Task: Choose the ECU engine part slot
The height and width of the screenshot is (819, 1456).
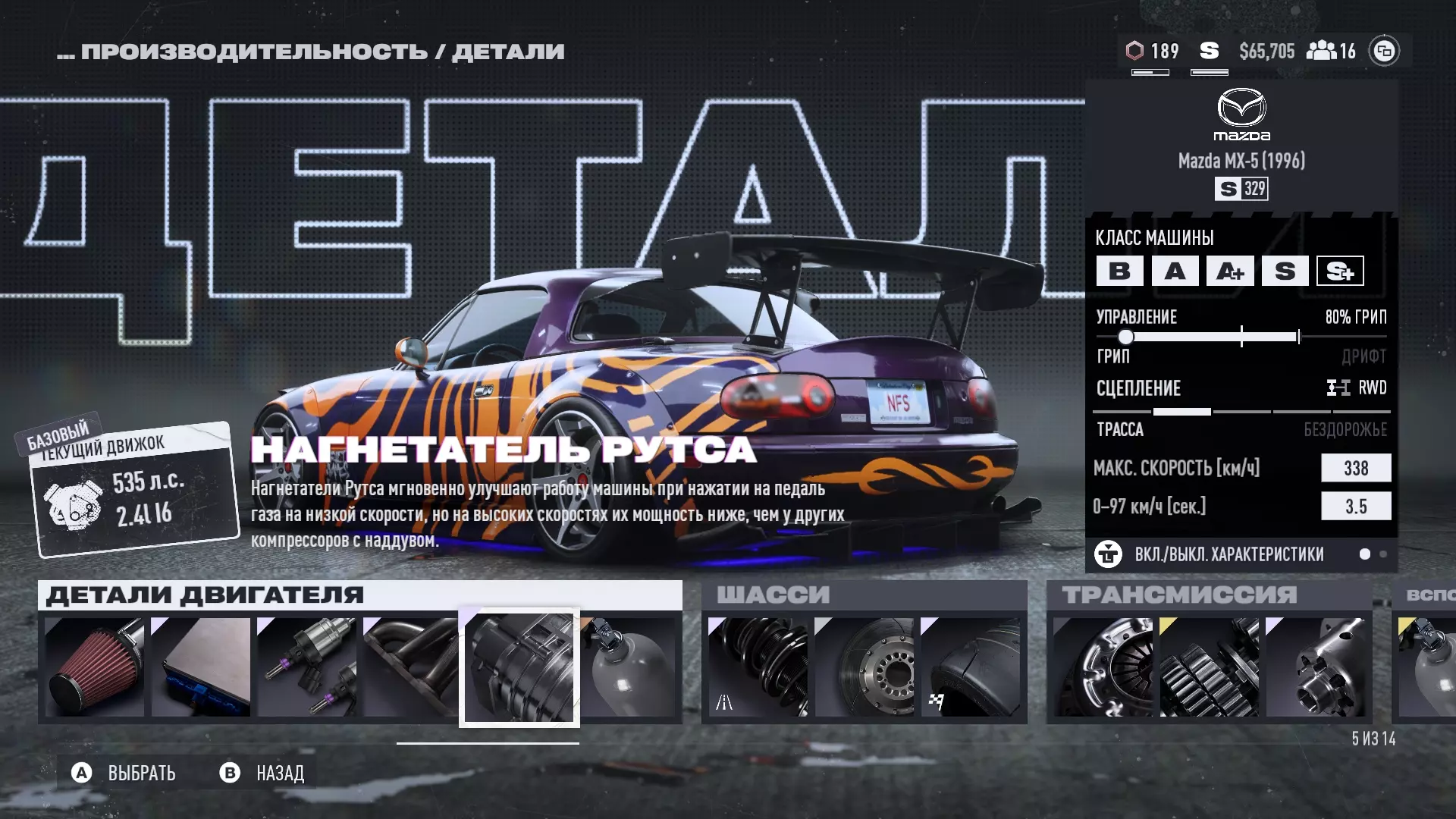Action: click(x=201, y=667)
